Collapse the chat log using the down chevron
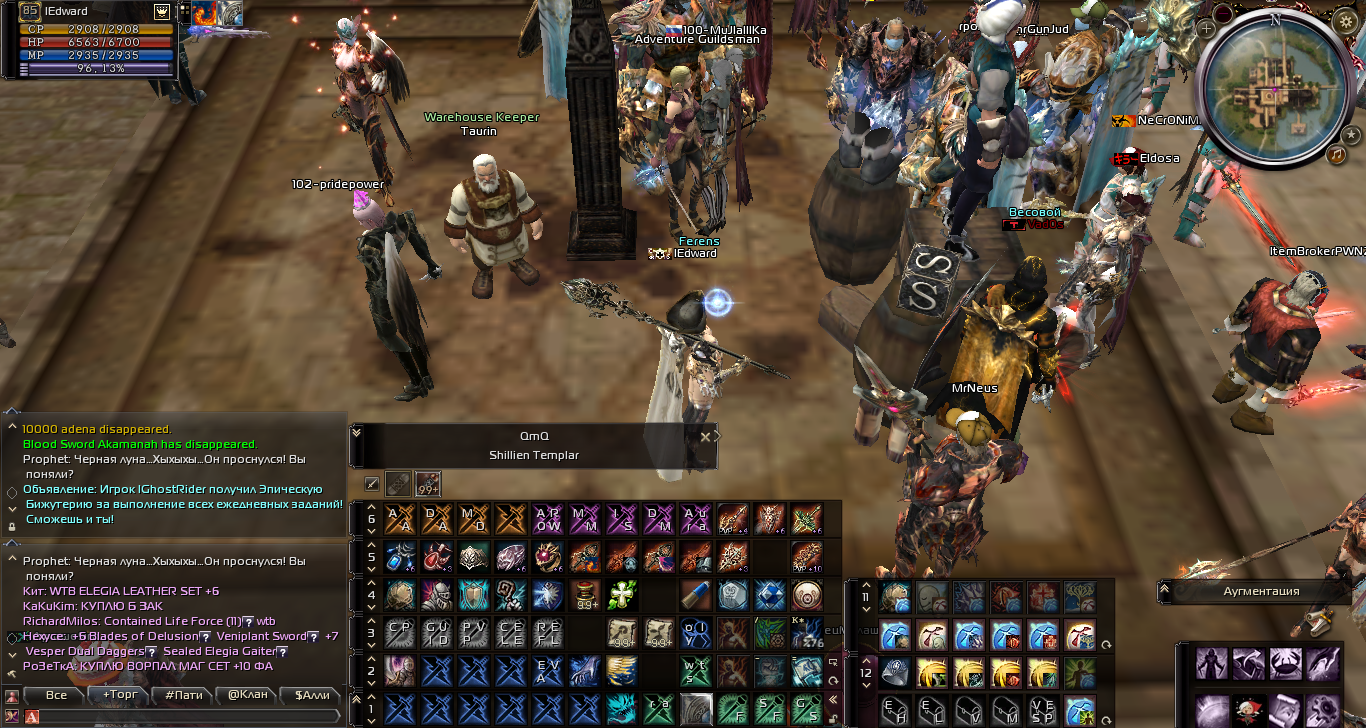The height and width of the screenshot is (728, 1366). pos(11,652)
